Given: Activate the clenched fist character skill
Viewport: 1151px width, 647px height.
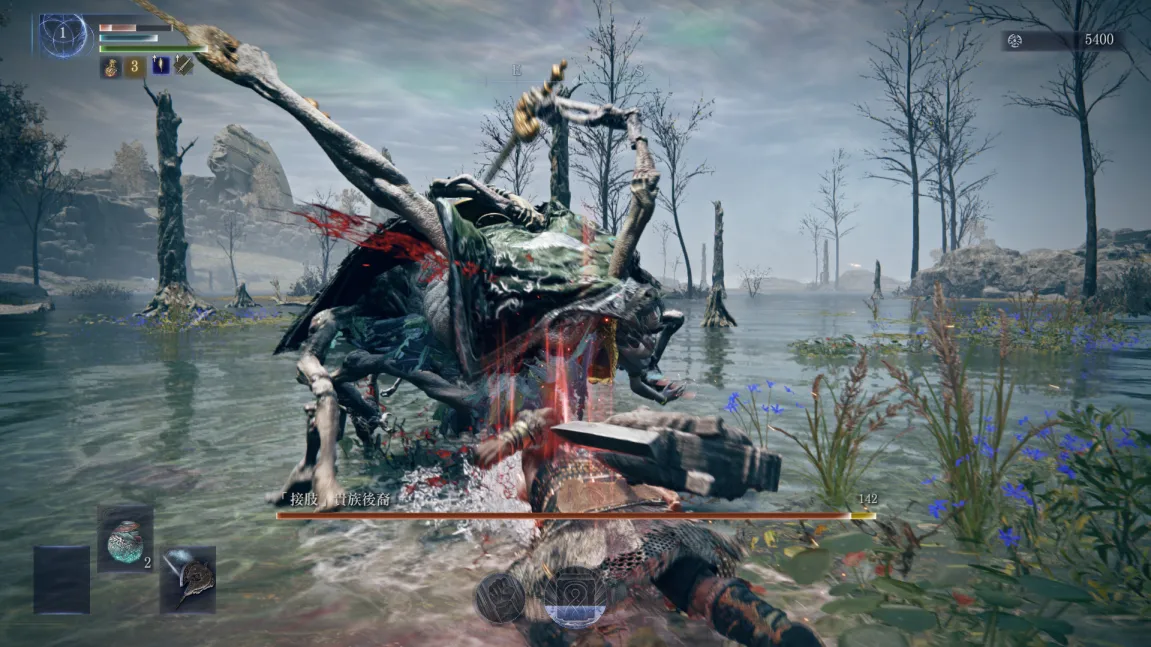Looking at the screenshot, I should coord(500,598).
